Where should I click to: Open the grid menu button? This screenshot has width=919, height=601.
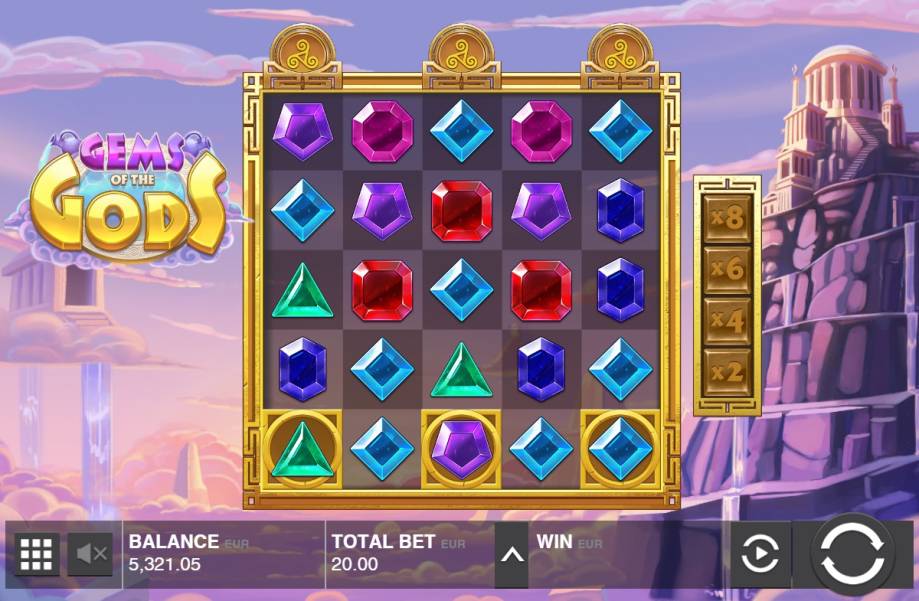pyautogui.click(x=37, y=553)
